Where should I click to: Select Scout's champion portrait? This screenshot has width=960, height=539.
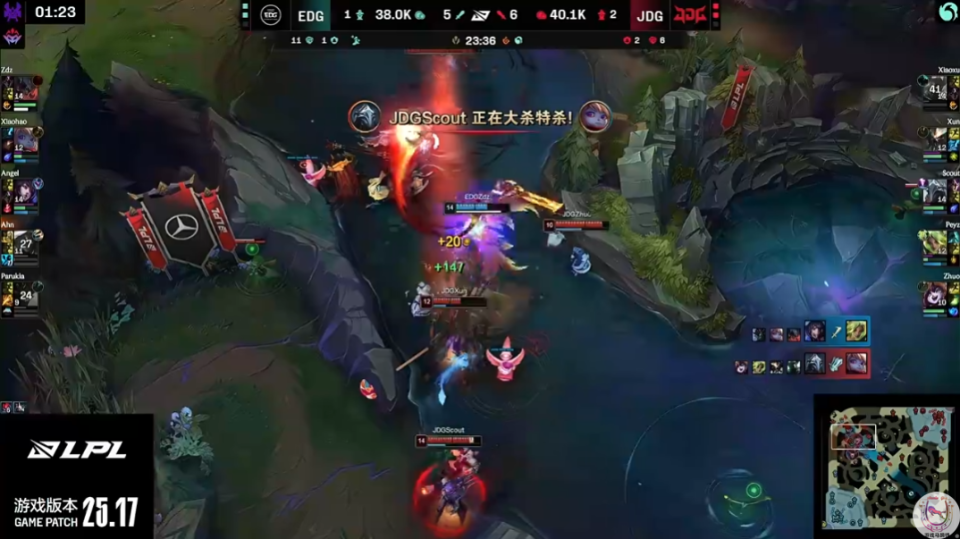click(936, 192)
